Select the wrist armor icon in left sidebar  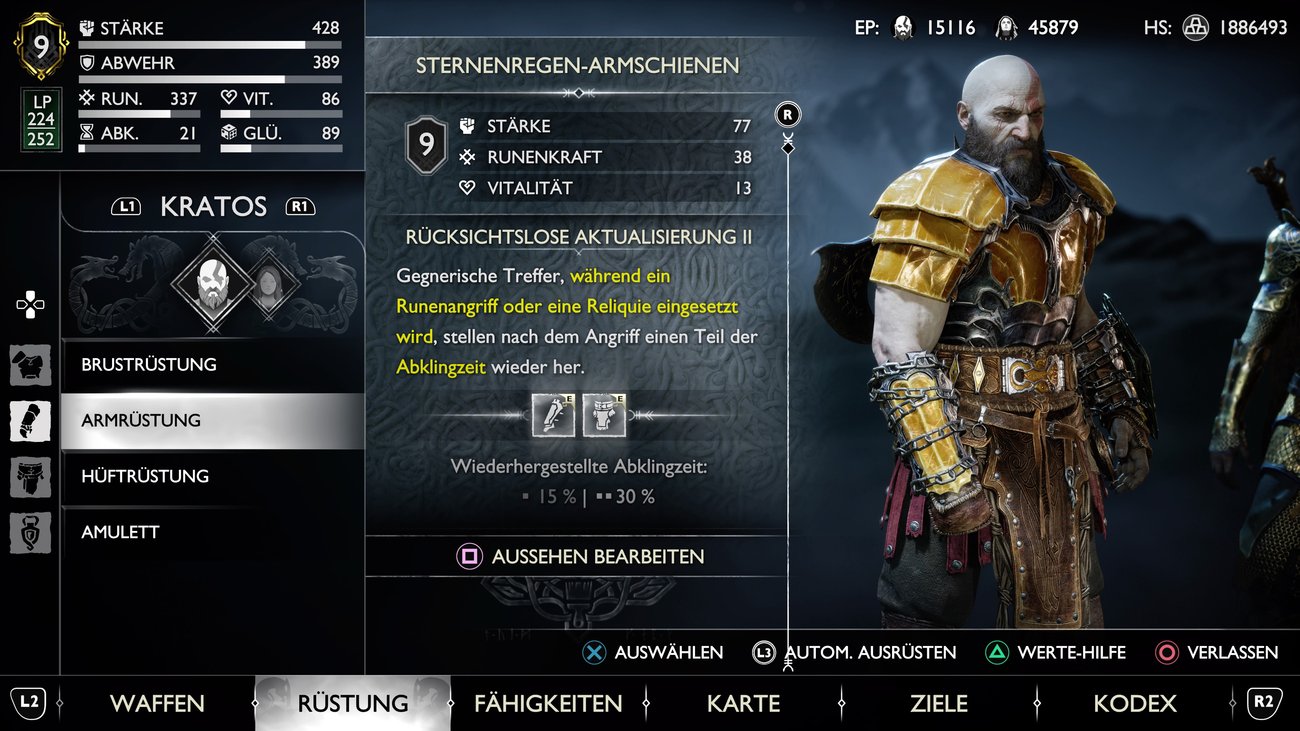tap(30, 420)
